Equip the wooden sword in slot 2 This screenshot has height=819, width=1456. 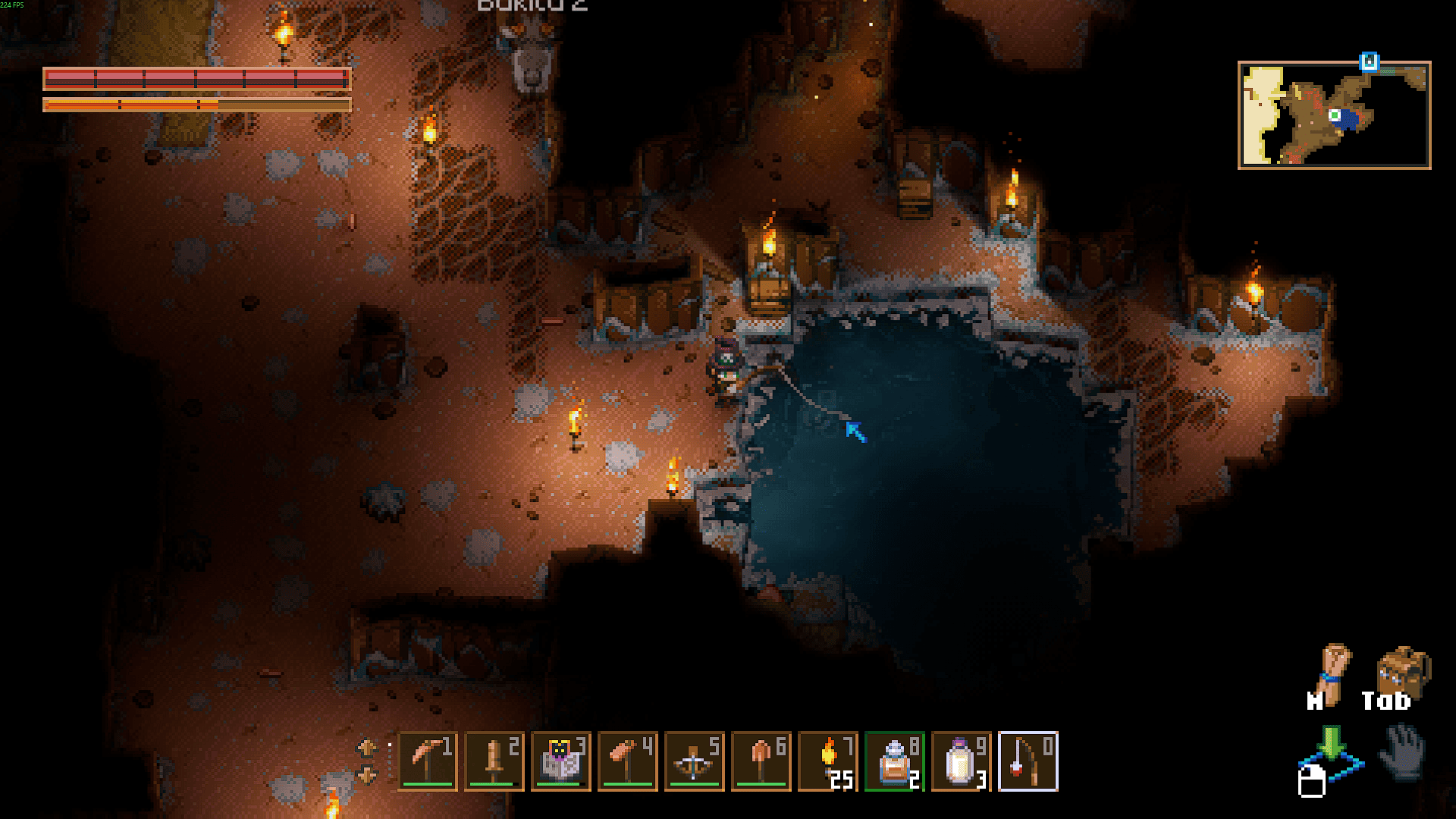(x=494, y=761)
